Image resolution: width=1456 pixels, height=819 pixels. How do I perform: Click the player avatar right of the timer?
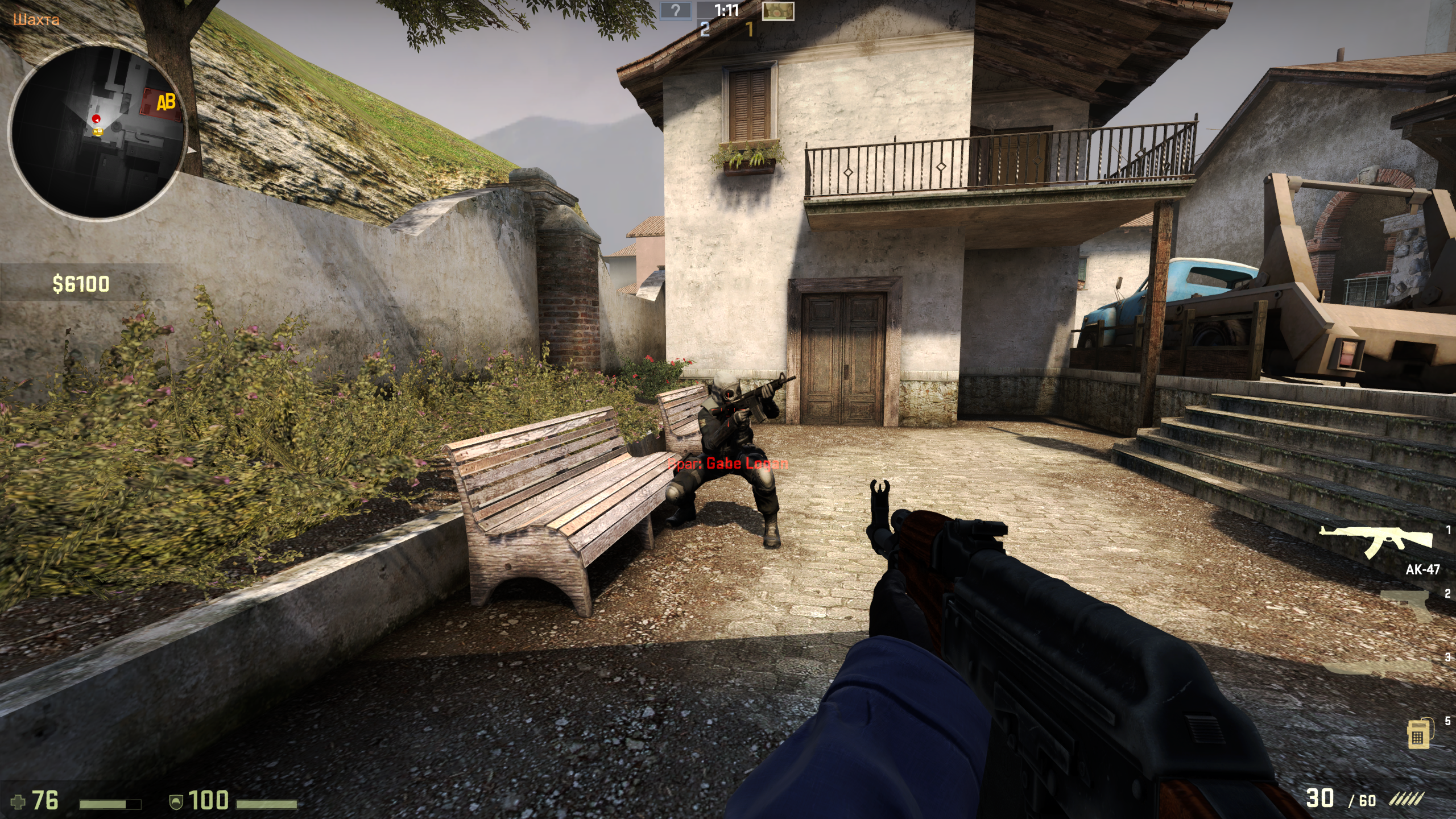tap(777, 11)
